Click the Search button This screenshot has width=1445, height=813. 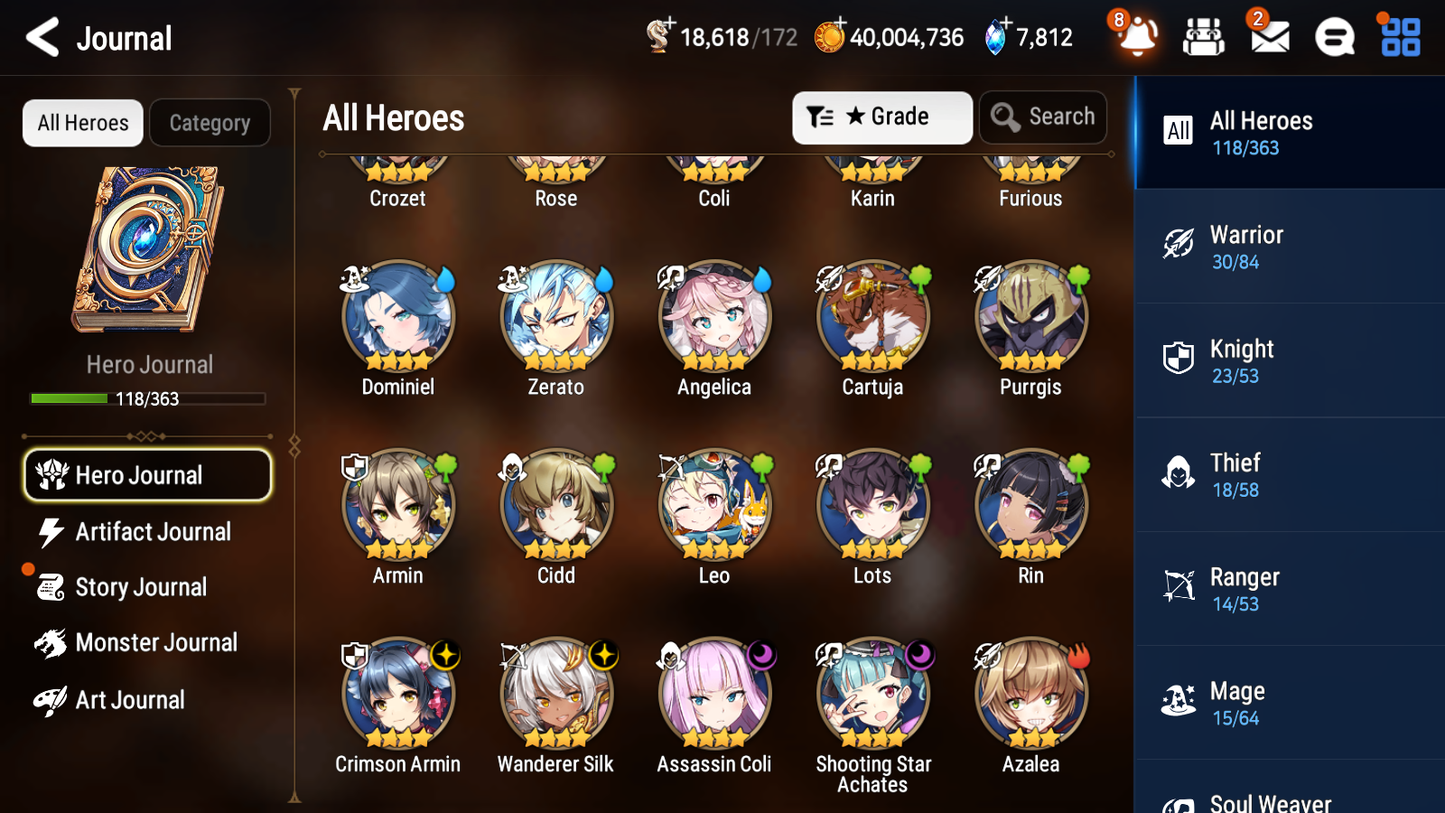(x=1043, y=117)
